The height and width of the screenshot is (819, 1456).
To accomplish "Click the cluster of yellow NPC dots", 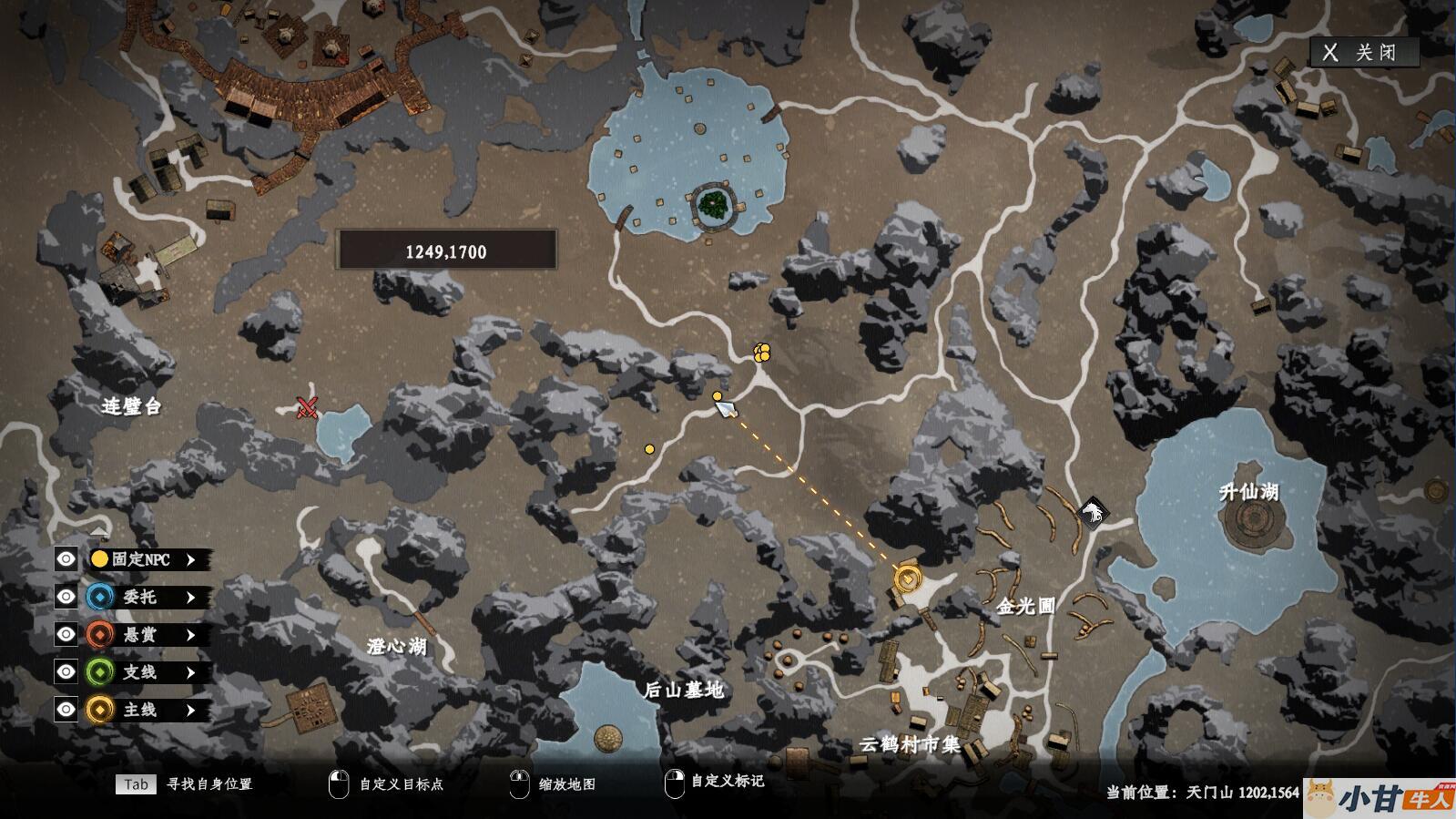I will 762,352.
